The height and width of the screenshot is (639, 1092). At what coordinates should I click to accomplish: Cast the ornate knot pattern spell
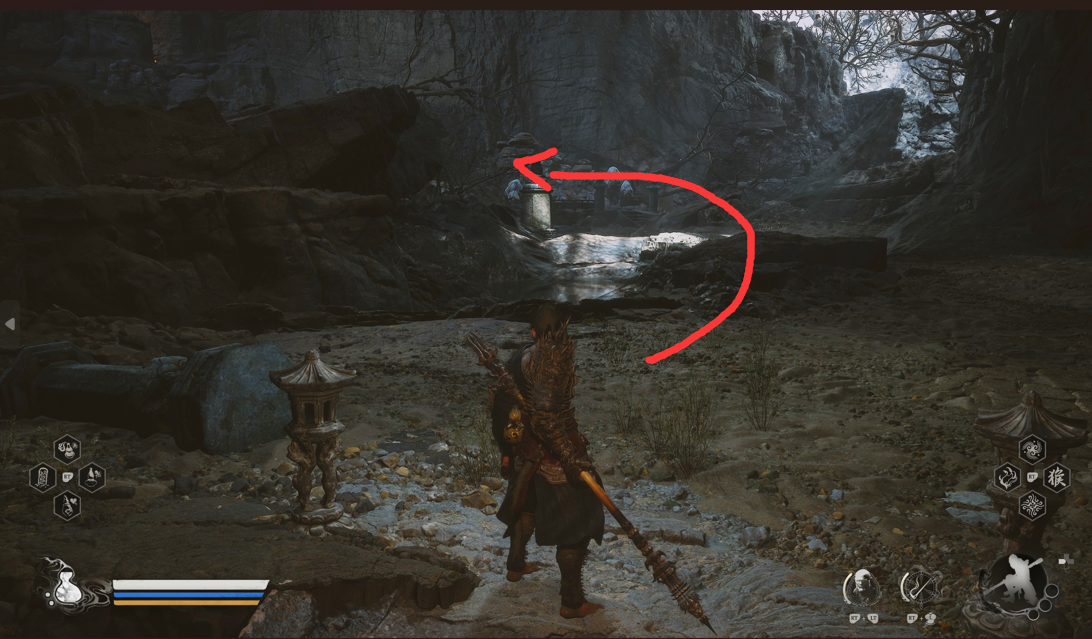1032,505
